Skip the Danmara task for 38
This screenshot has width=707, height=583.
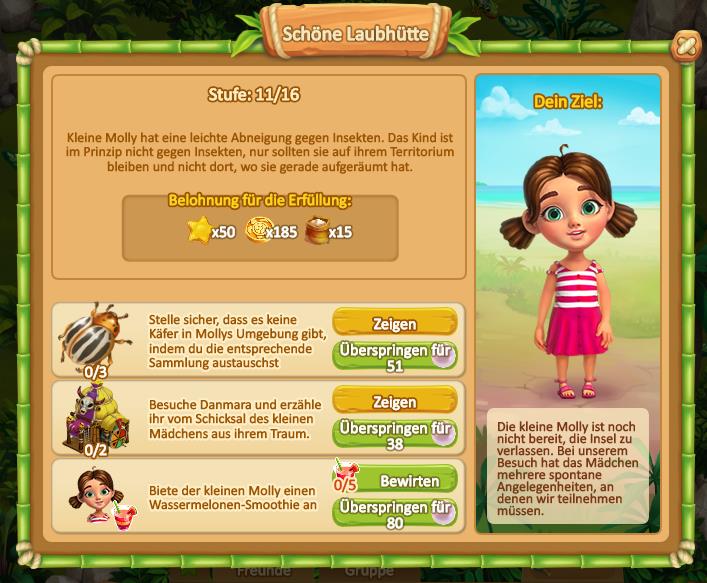(394, 435)
